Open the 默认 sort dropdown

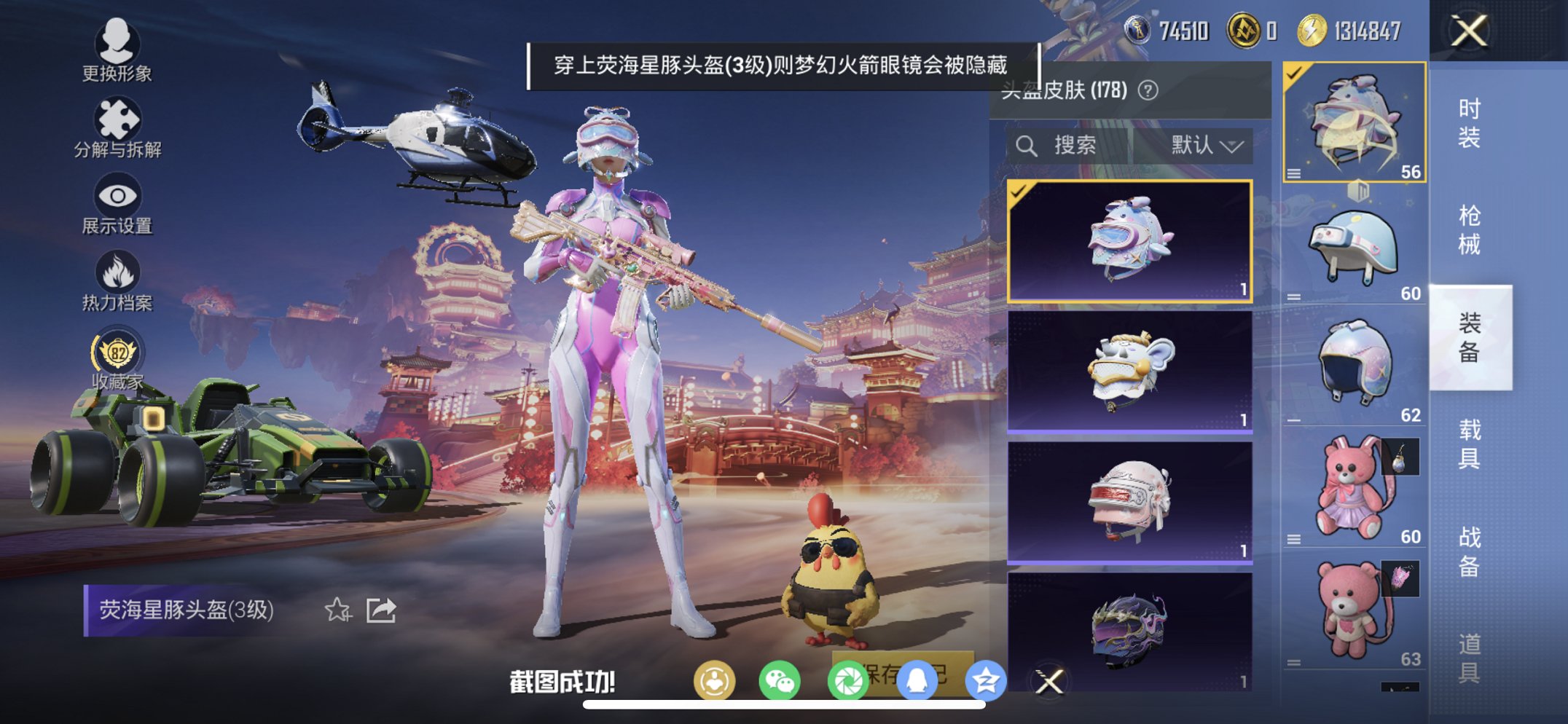tap(1208, 144)
